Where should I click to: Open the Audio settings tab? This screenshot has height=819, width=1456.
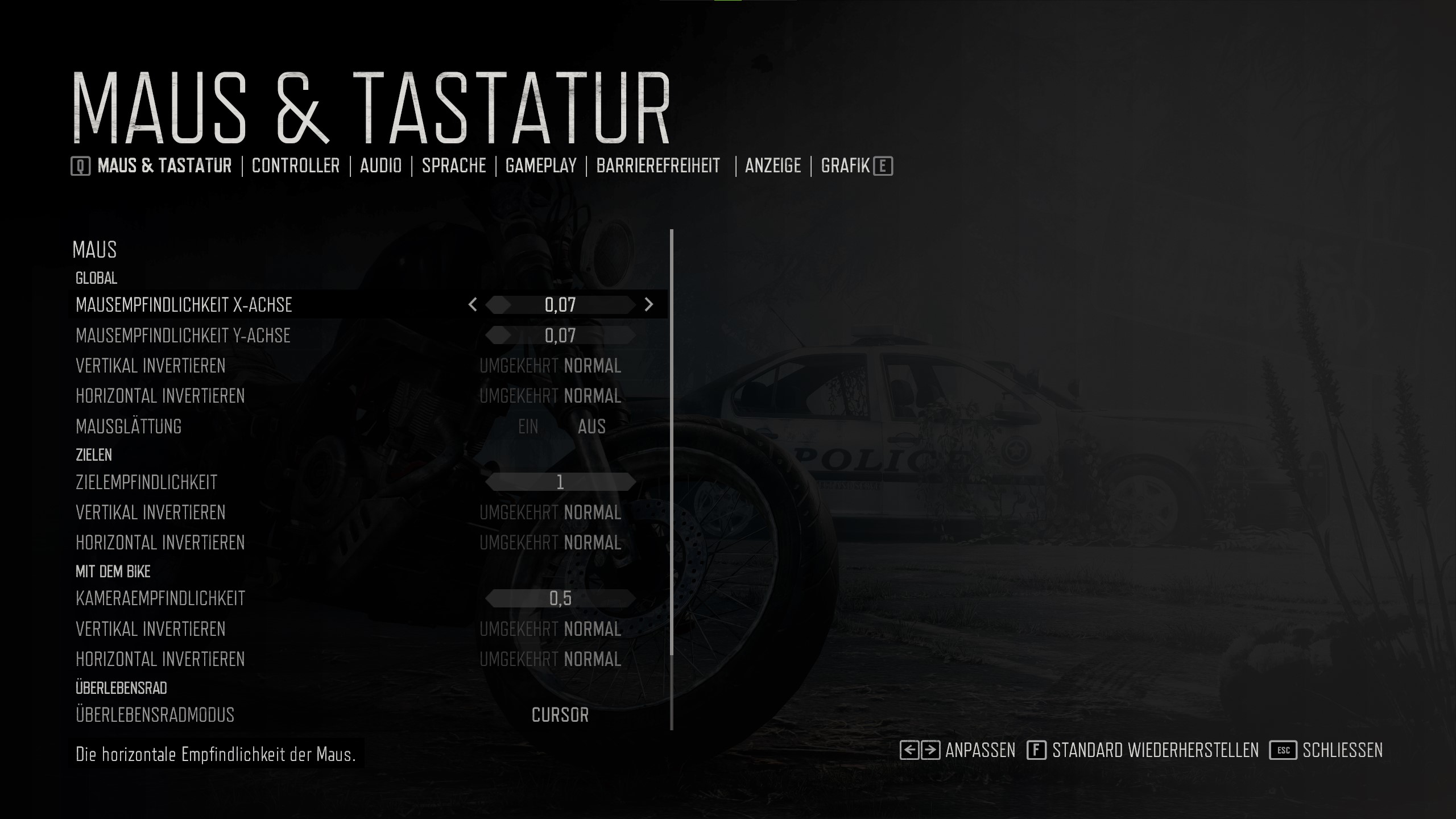[380, 166]
